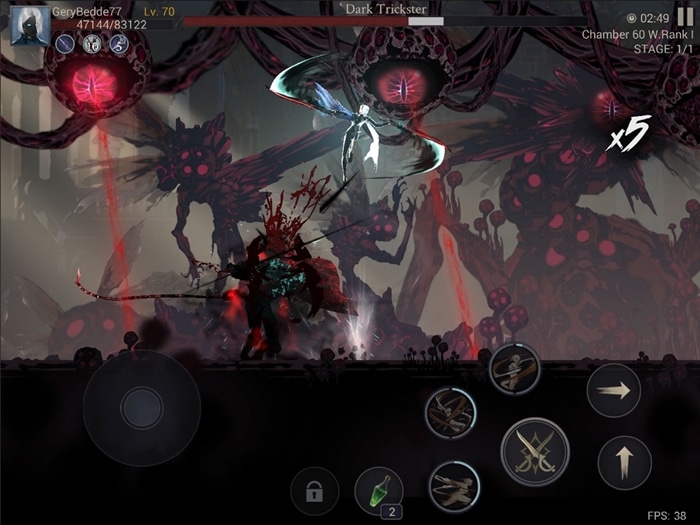The width and height of the screenshot is (700, 525).
Task: Select the buff icon showing number 5
Action: [119, 44]
